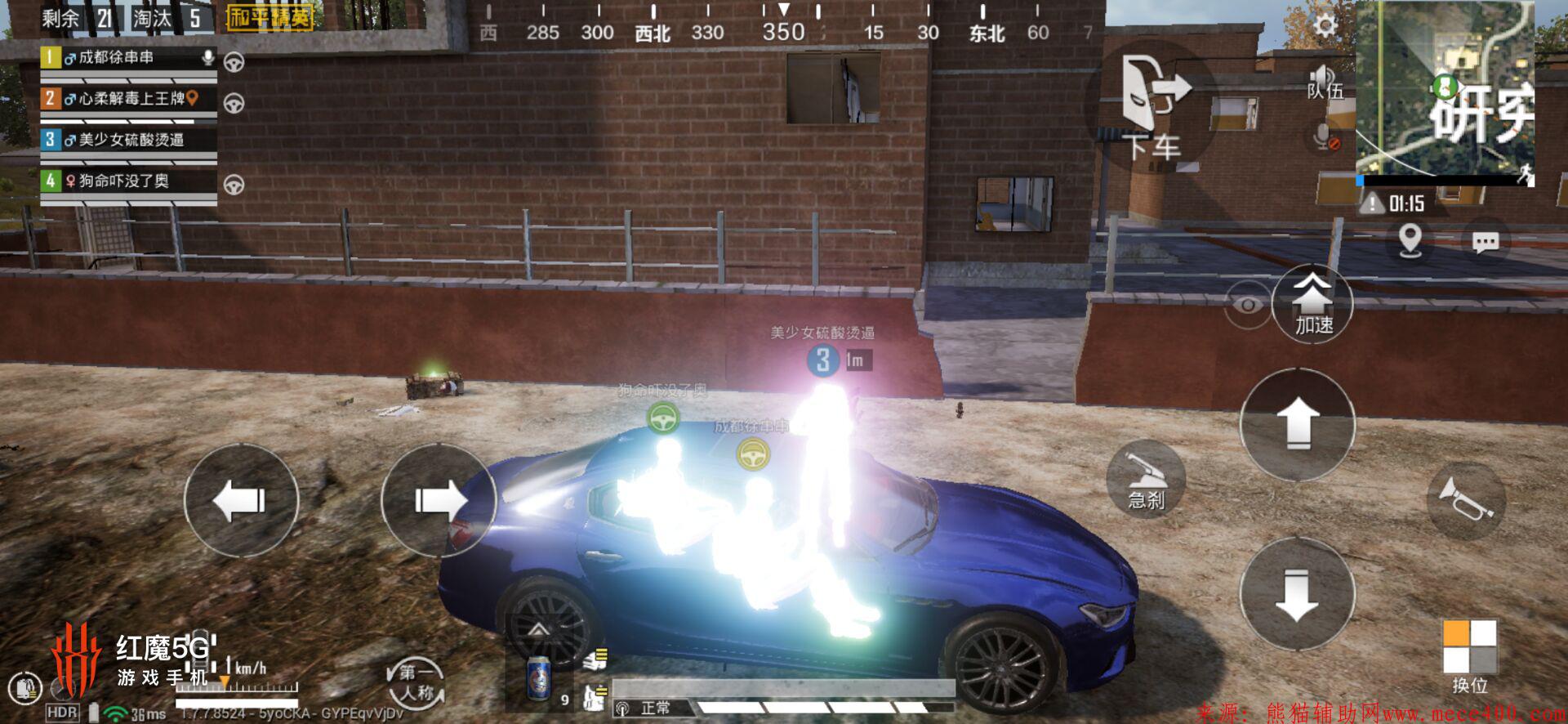Tap the eye free-look button

click(x=1247, y=305)
